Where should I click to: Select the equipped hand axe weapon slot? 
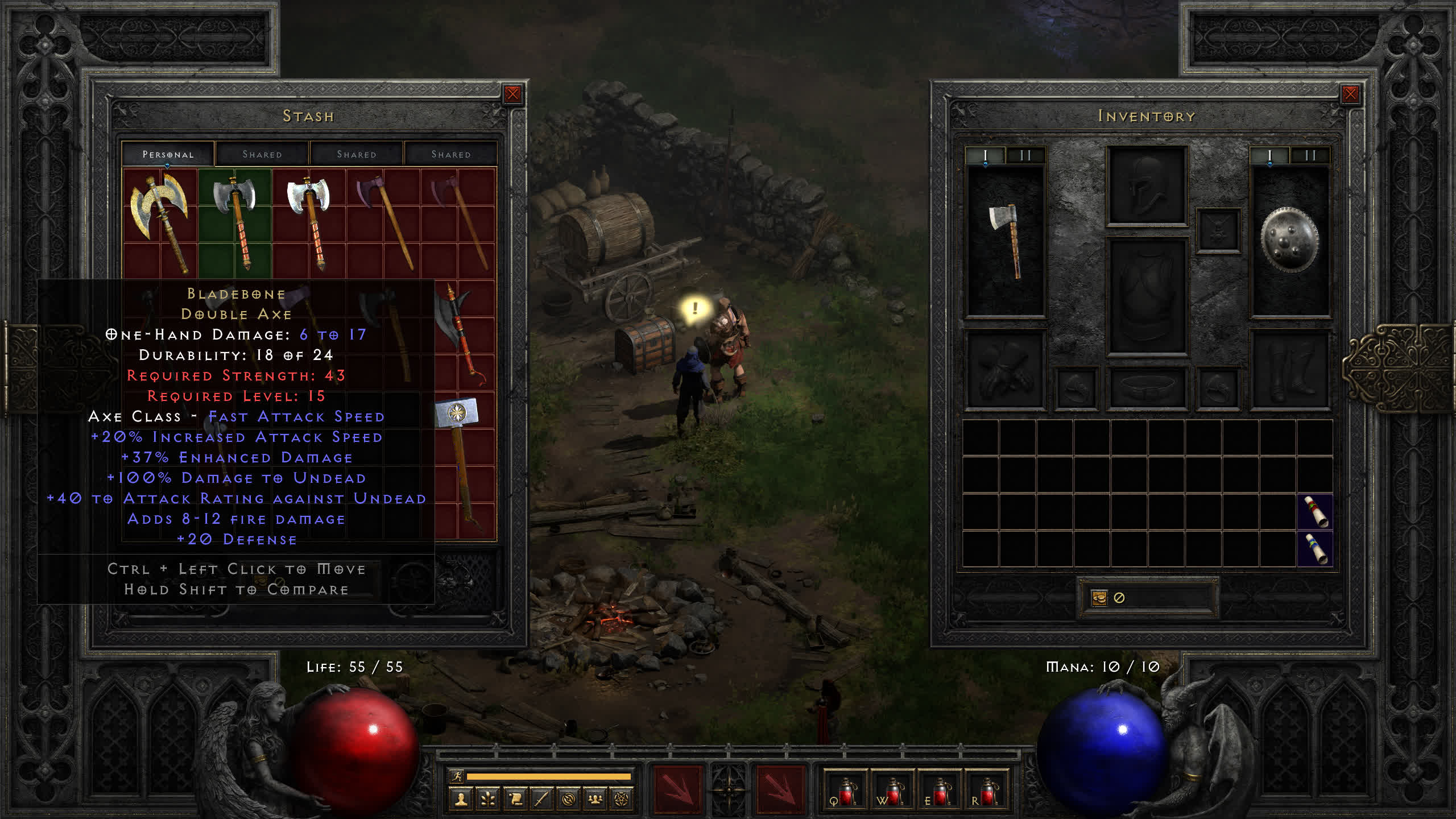pos(1006,242)
